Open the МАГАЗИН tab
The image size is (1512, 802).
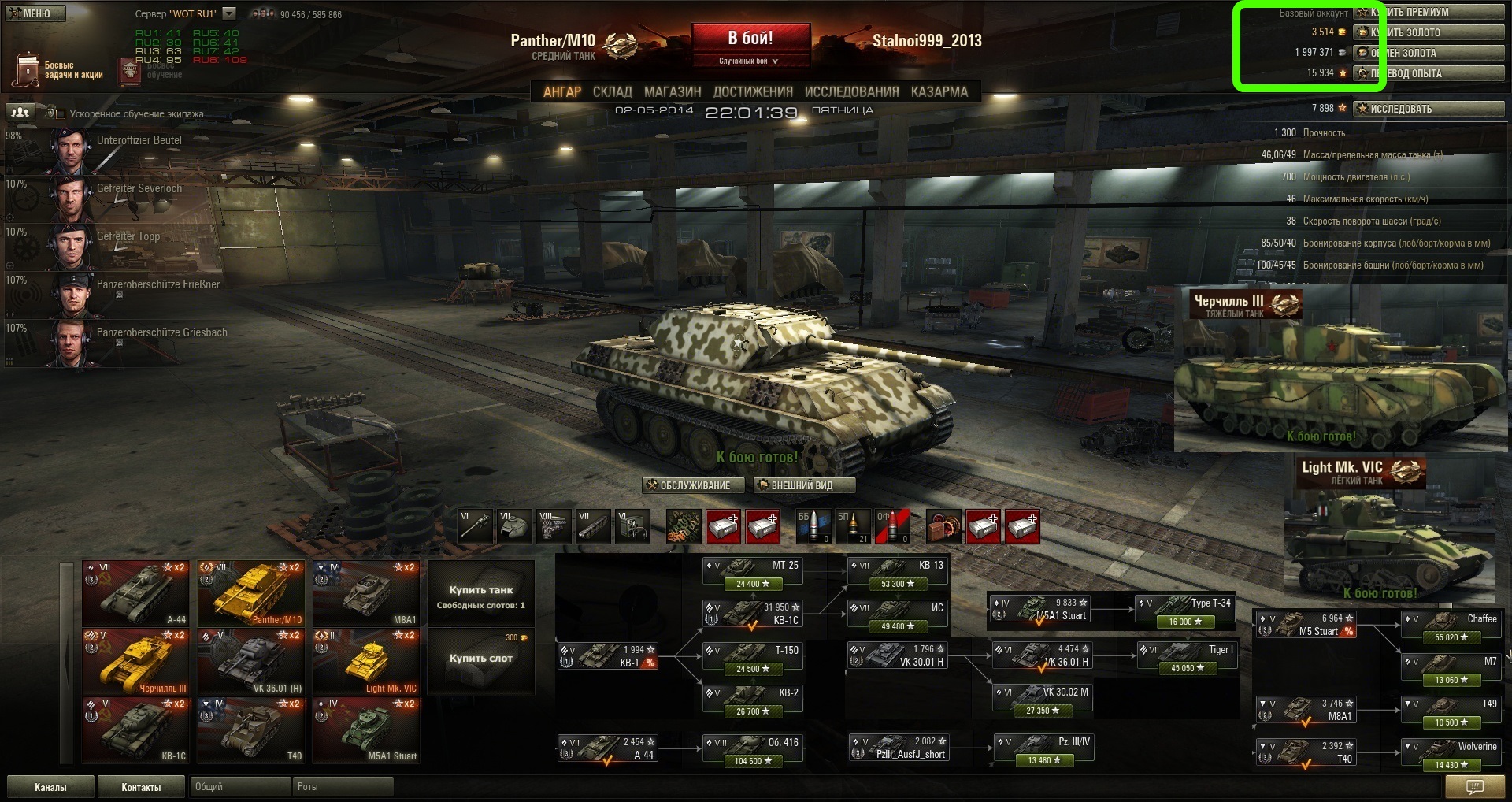(673, 91)
